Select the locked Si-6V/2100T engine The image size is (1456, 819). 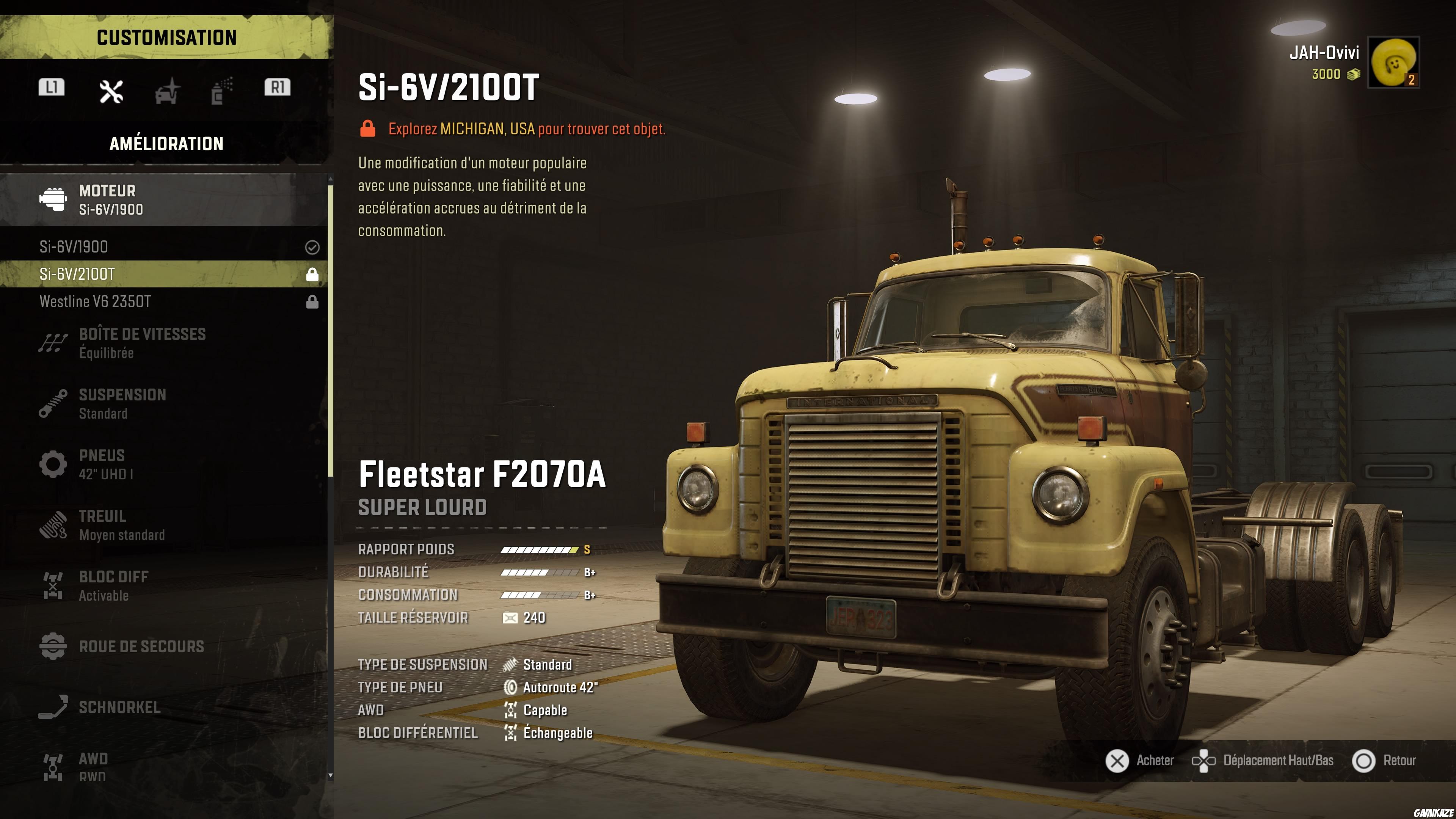click(x=164, y=274)
